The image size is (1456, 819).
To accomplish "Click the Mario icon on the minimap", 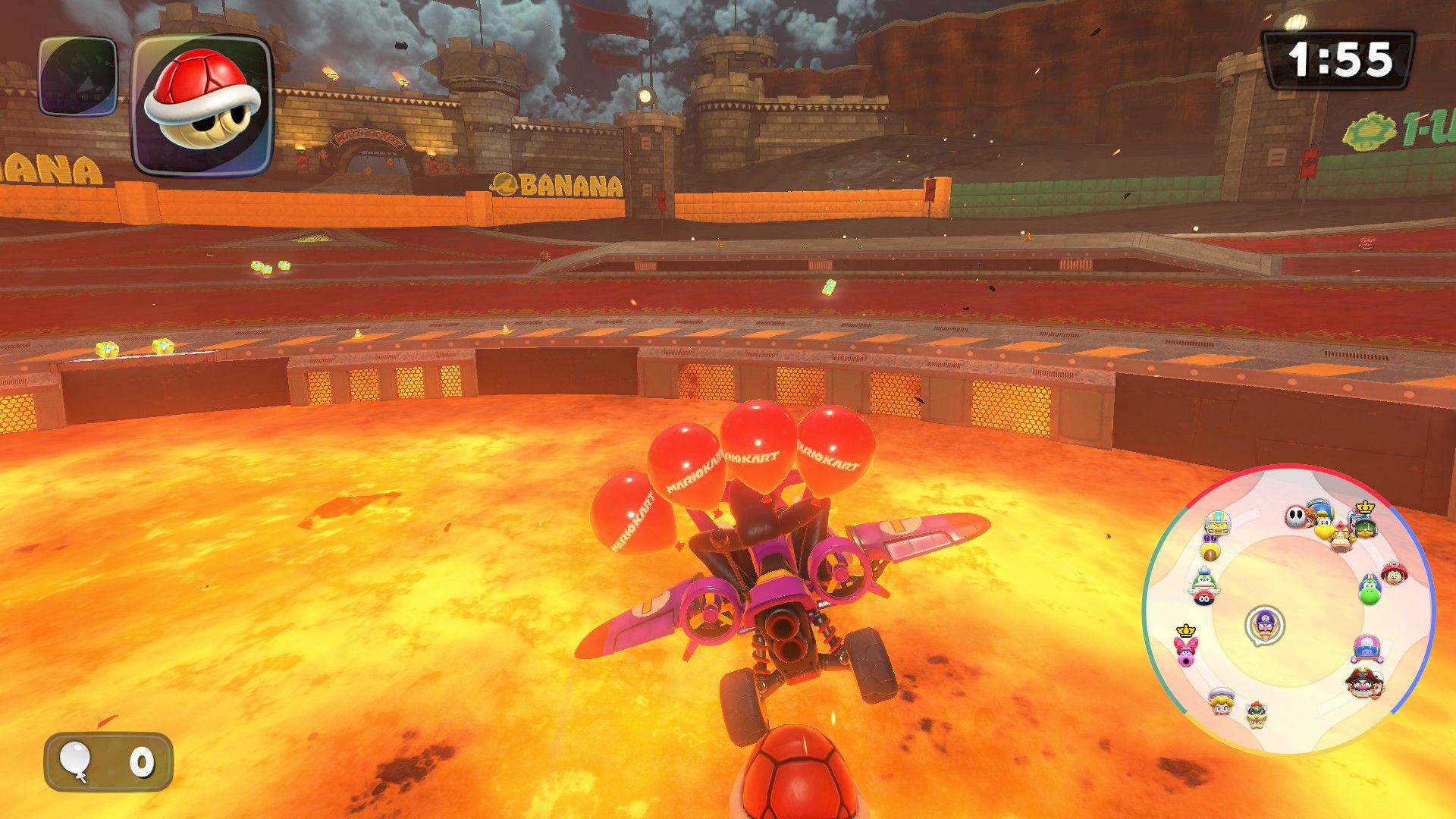I will click(x=1394, y=573).
